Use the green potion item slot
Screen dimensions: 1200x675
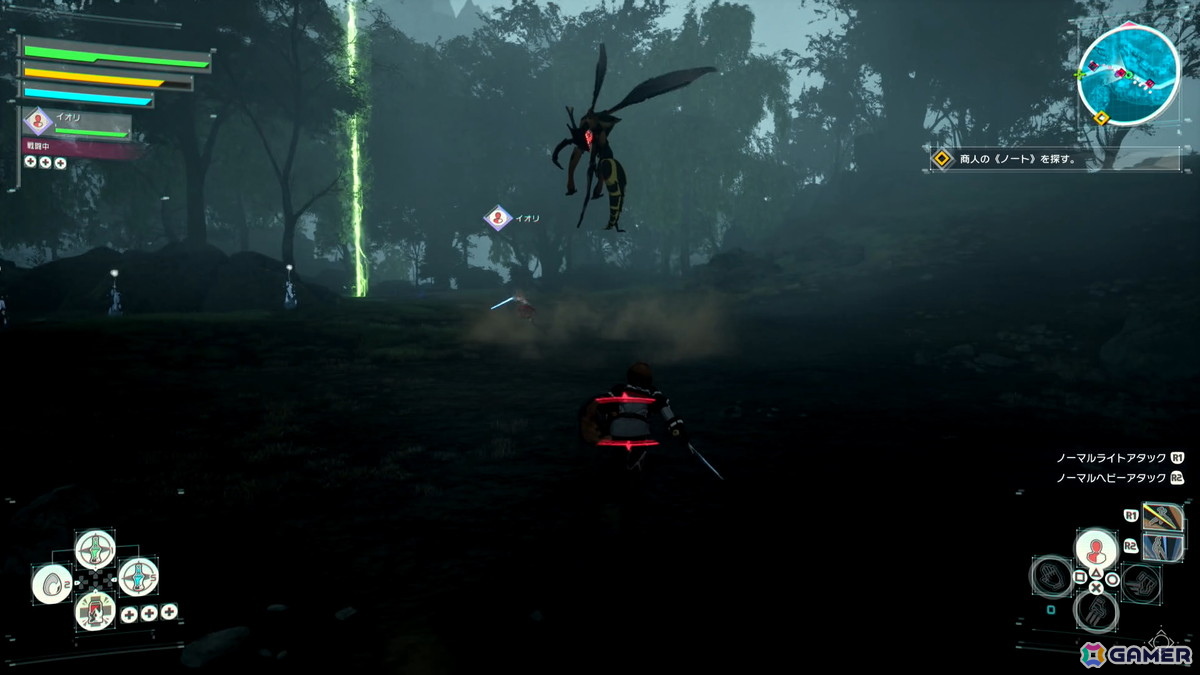pyautogui.click(x=95, y=549)
